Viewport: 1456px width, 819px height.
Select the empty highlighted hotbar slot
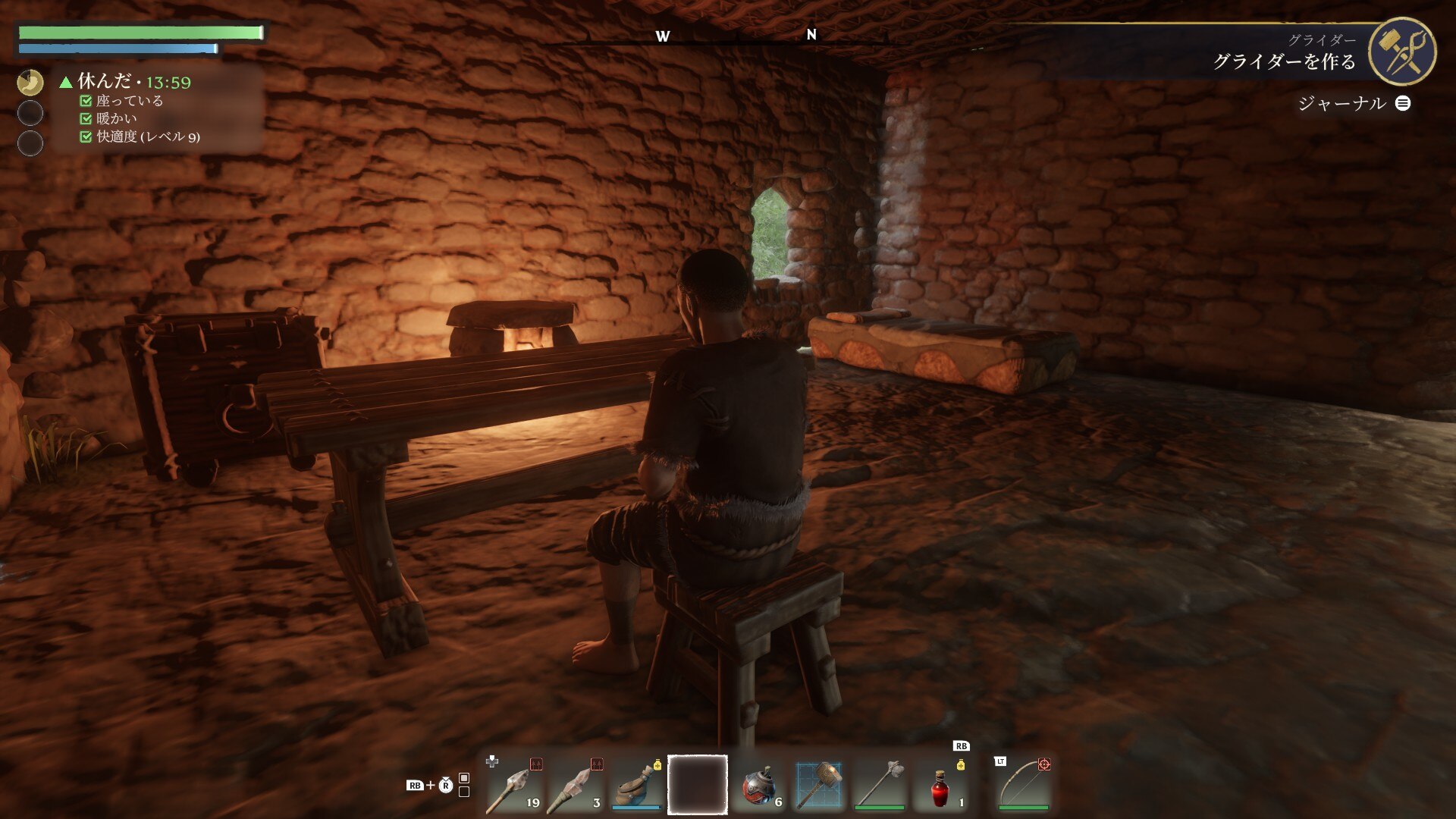point(698,785)
